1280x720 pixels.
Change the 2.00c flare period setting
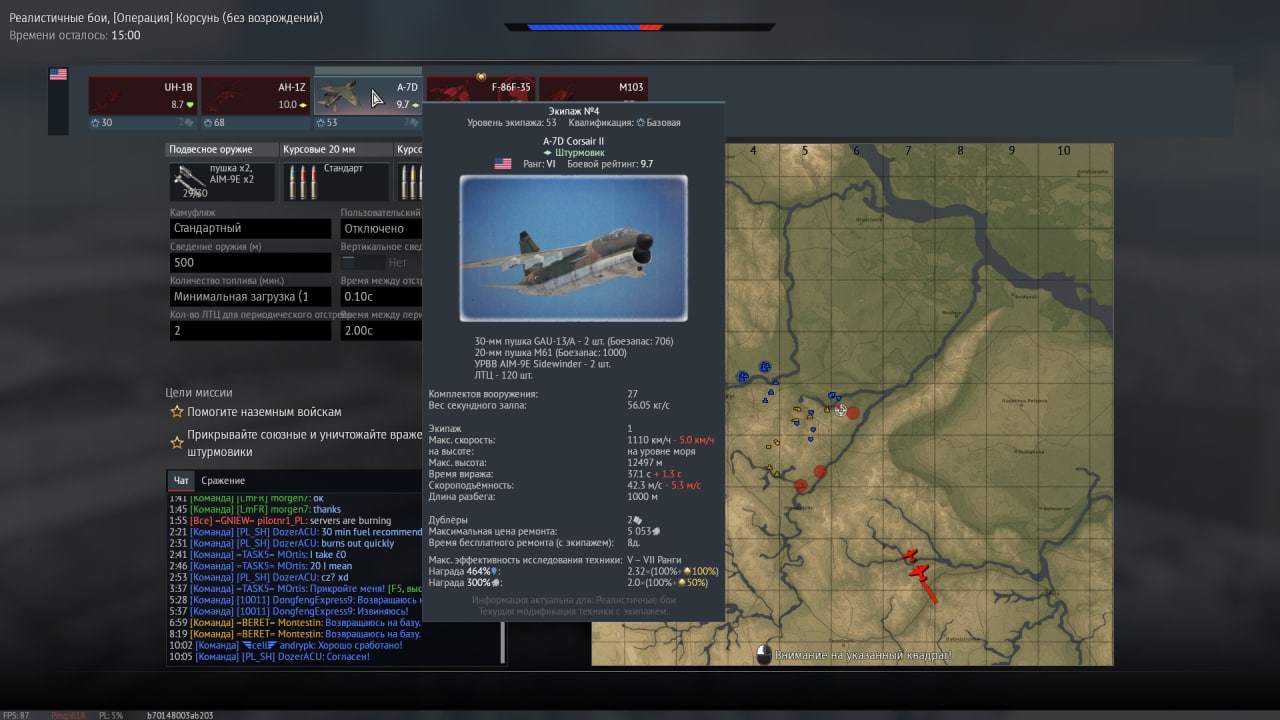click(x=381, y=331)
